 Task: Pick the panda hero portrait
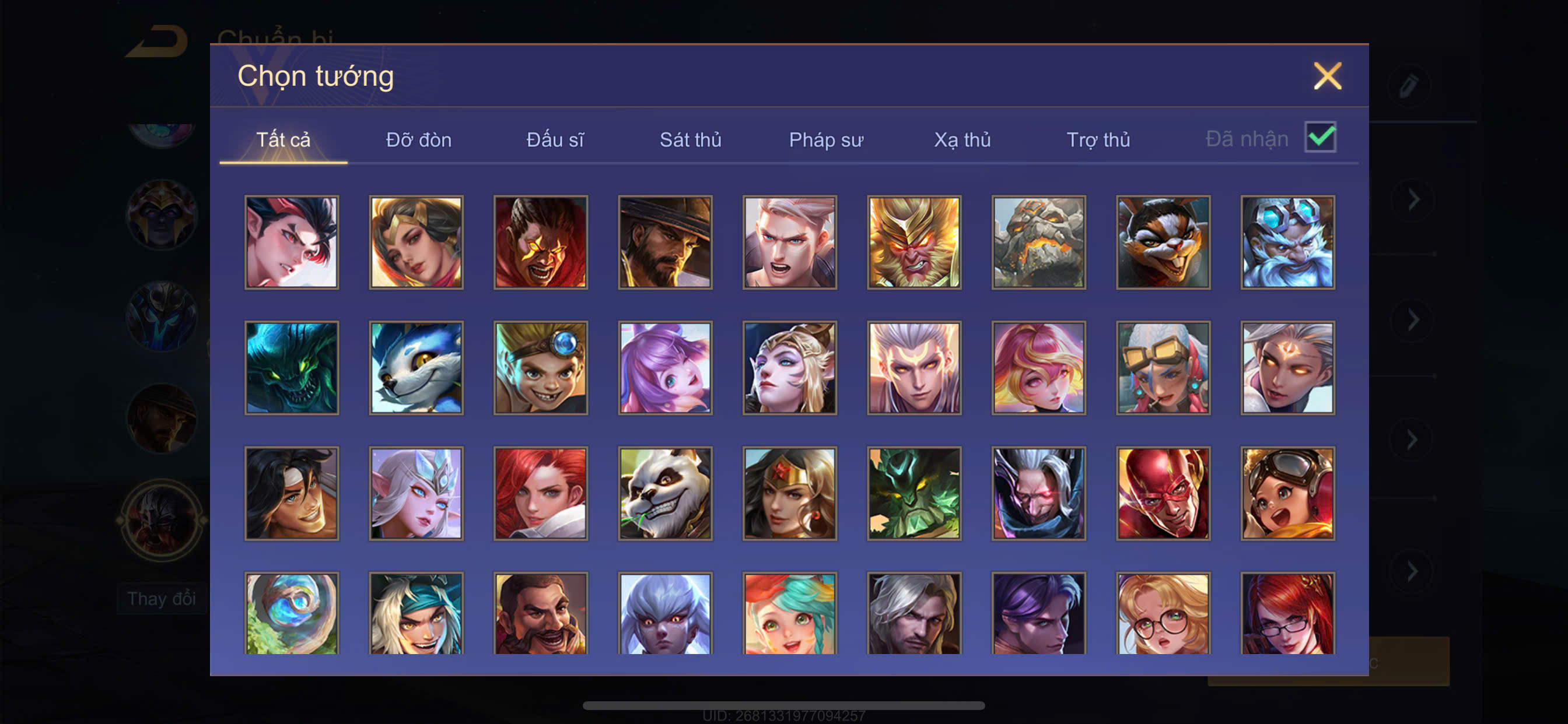pos(666,493)
